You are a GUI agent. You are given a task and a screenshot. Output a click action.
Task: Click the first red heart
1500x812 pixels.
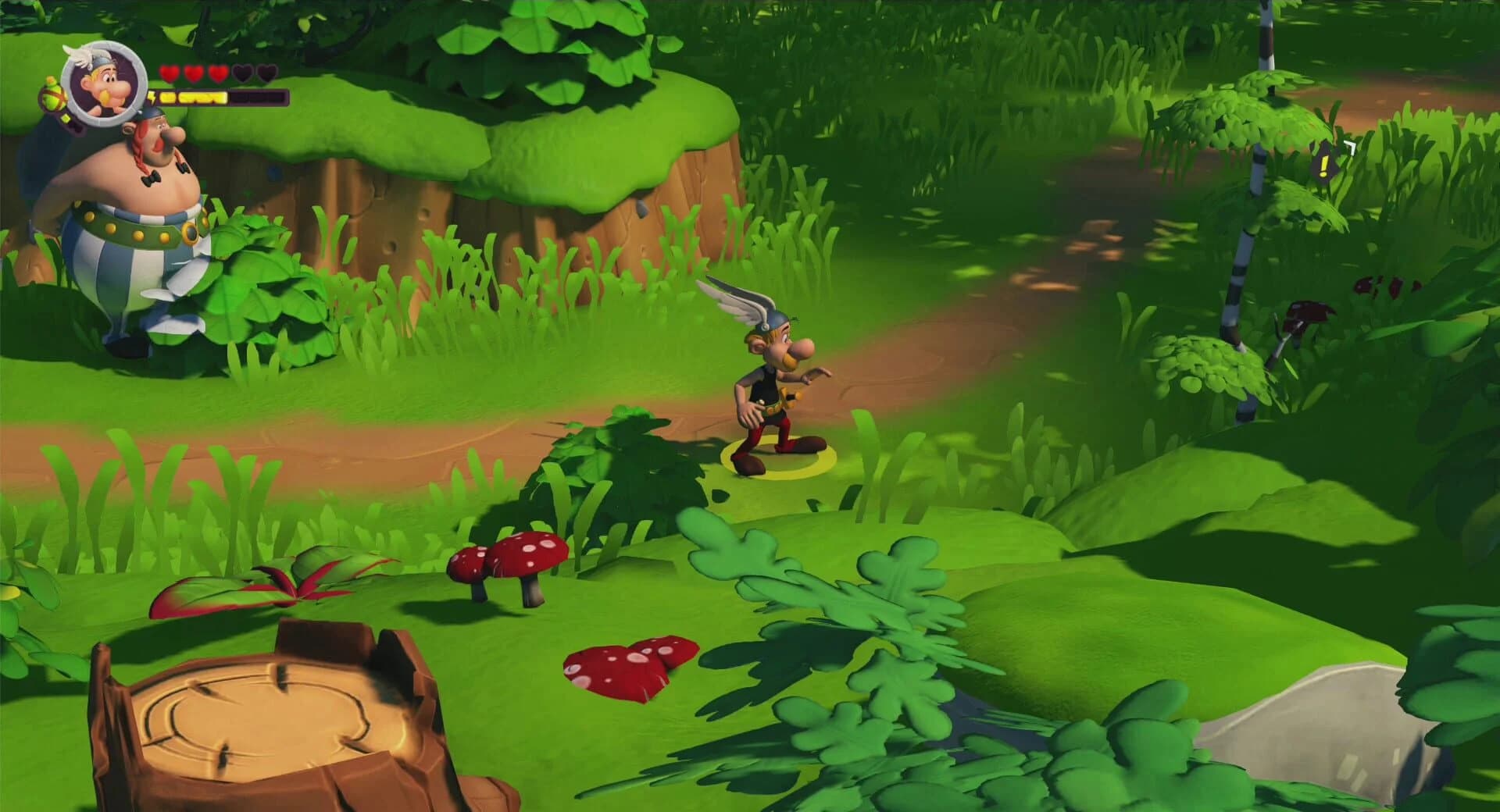tap(170, 73)
